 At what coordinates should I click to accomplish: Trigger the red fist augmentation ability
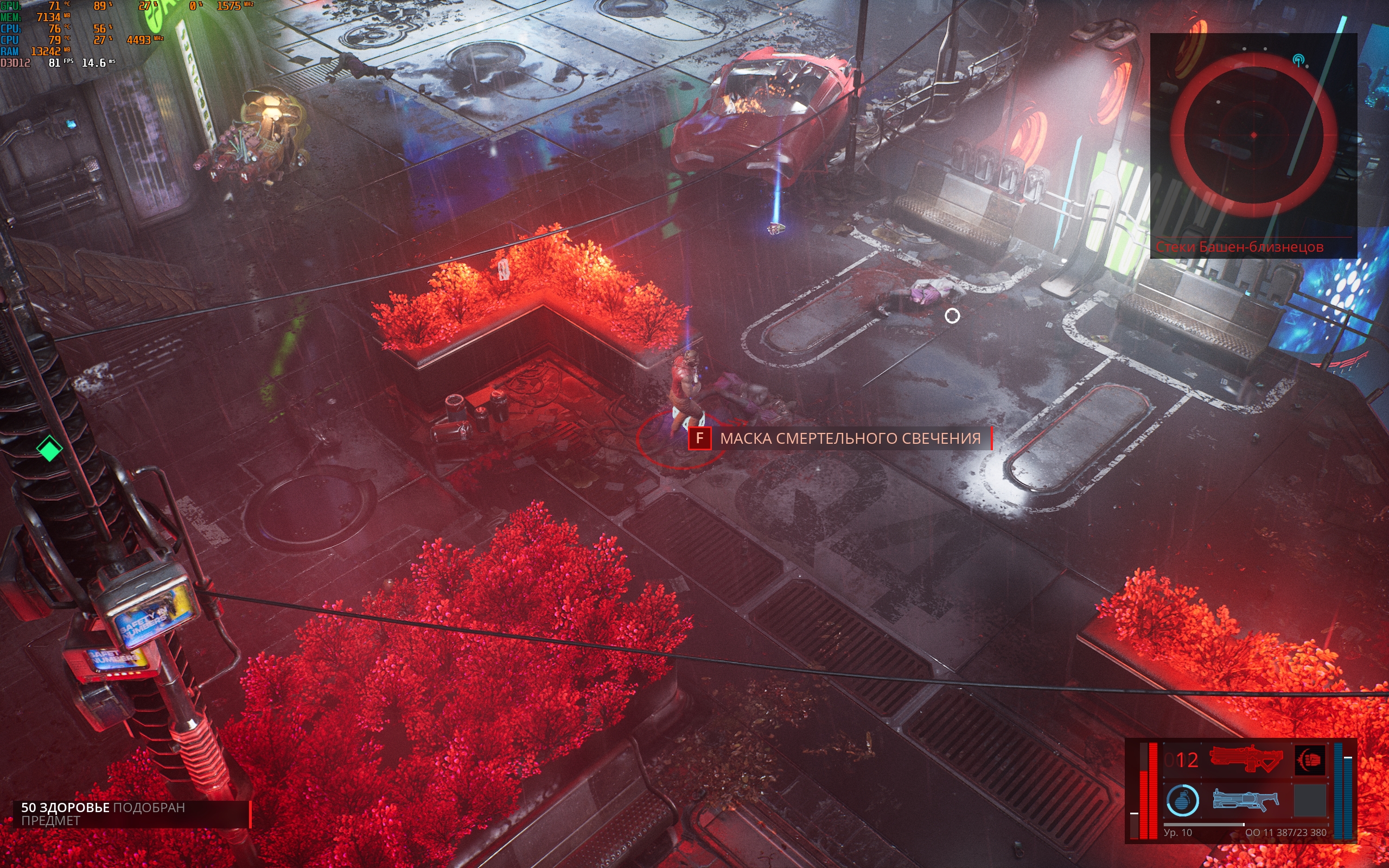pyautogui.click(x=1310, y=759)
